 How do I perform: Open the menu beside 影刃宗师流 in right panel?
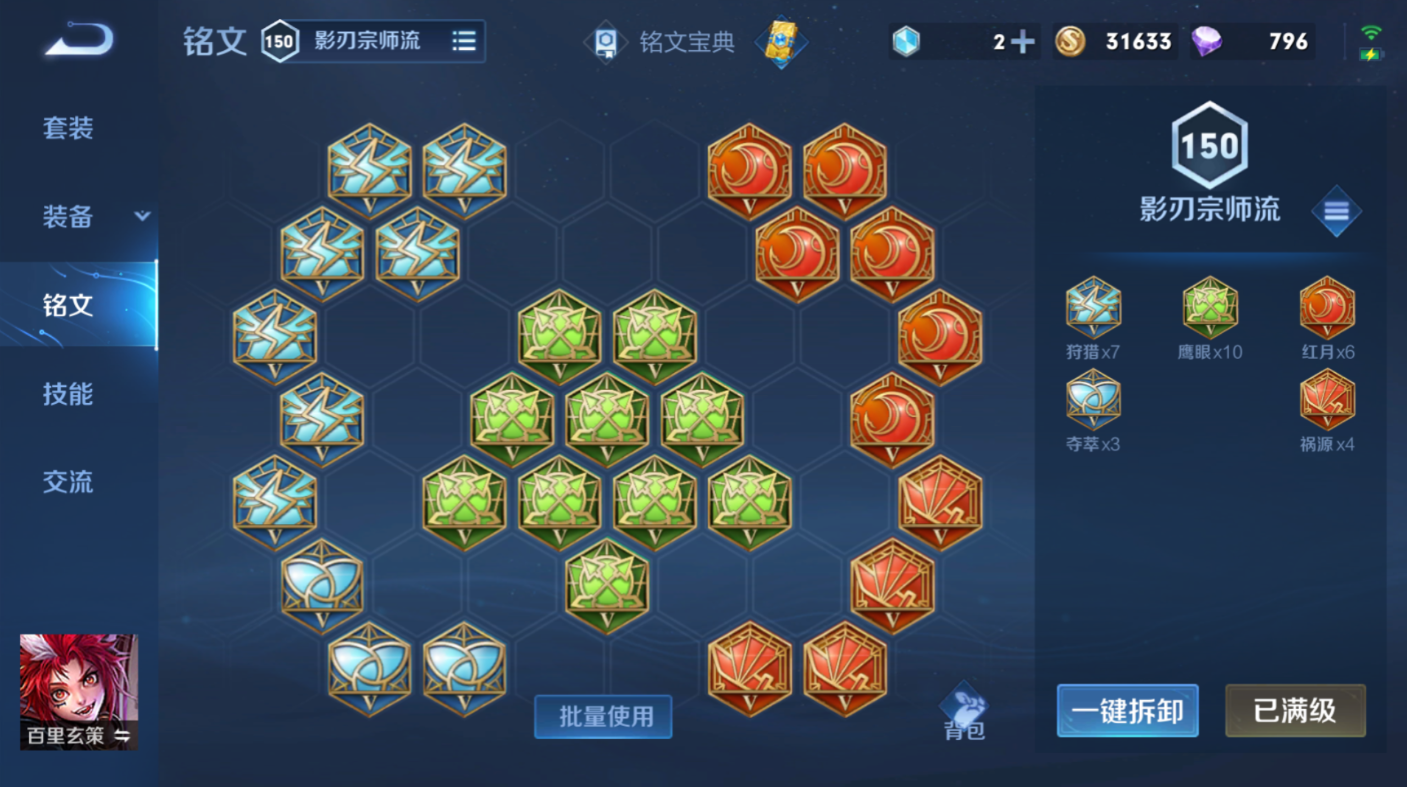coord(1337,212)
